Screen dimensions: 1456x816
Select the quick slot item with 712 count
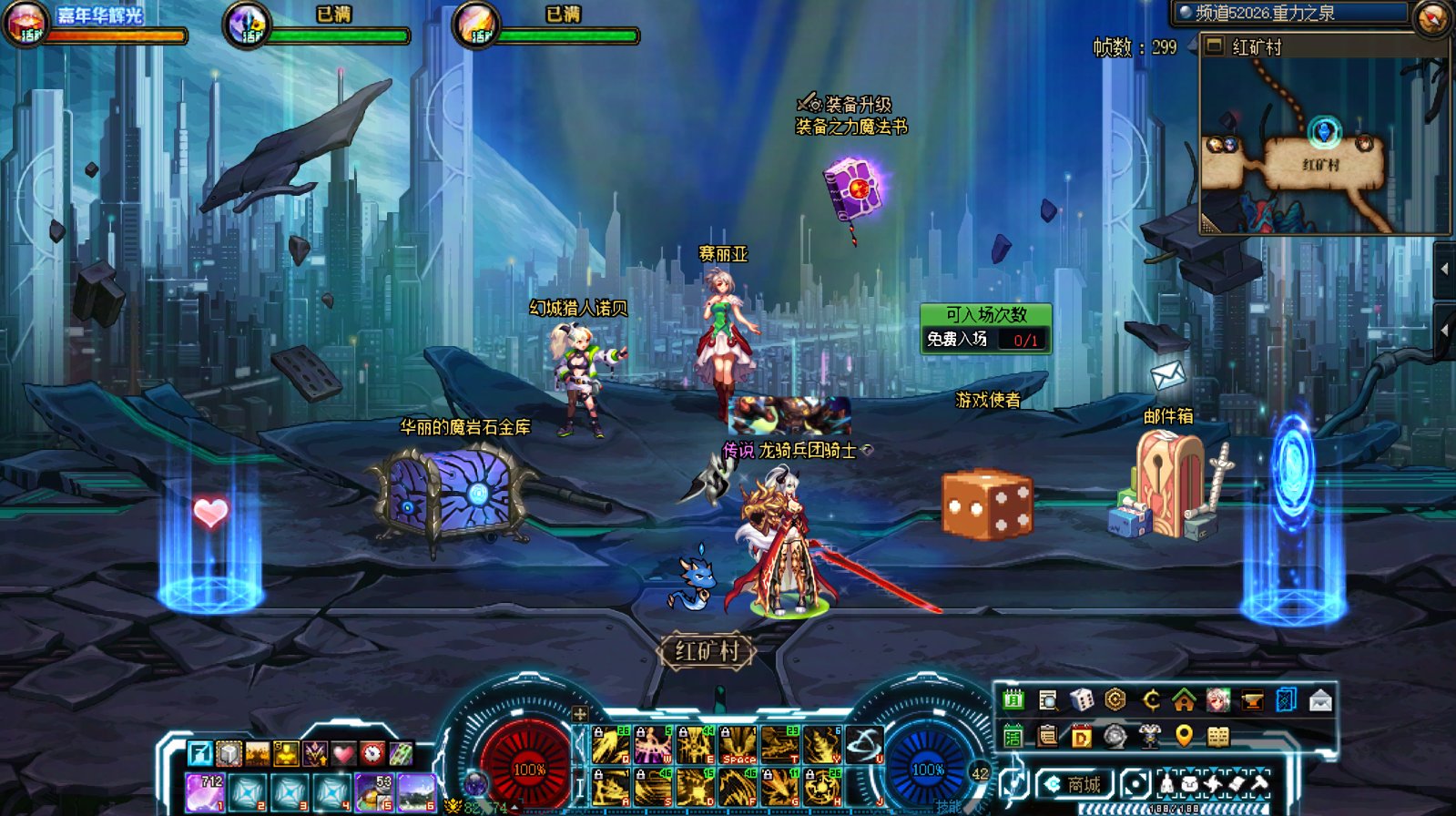point(206,791)
